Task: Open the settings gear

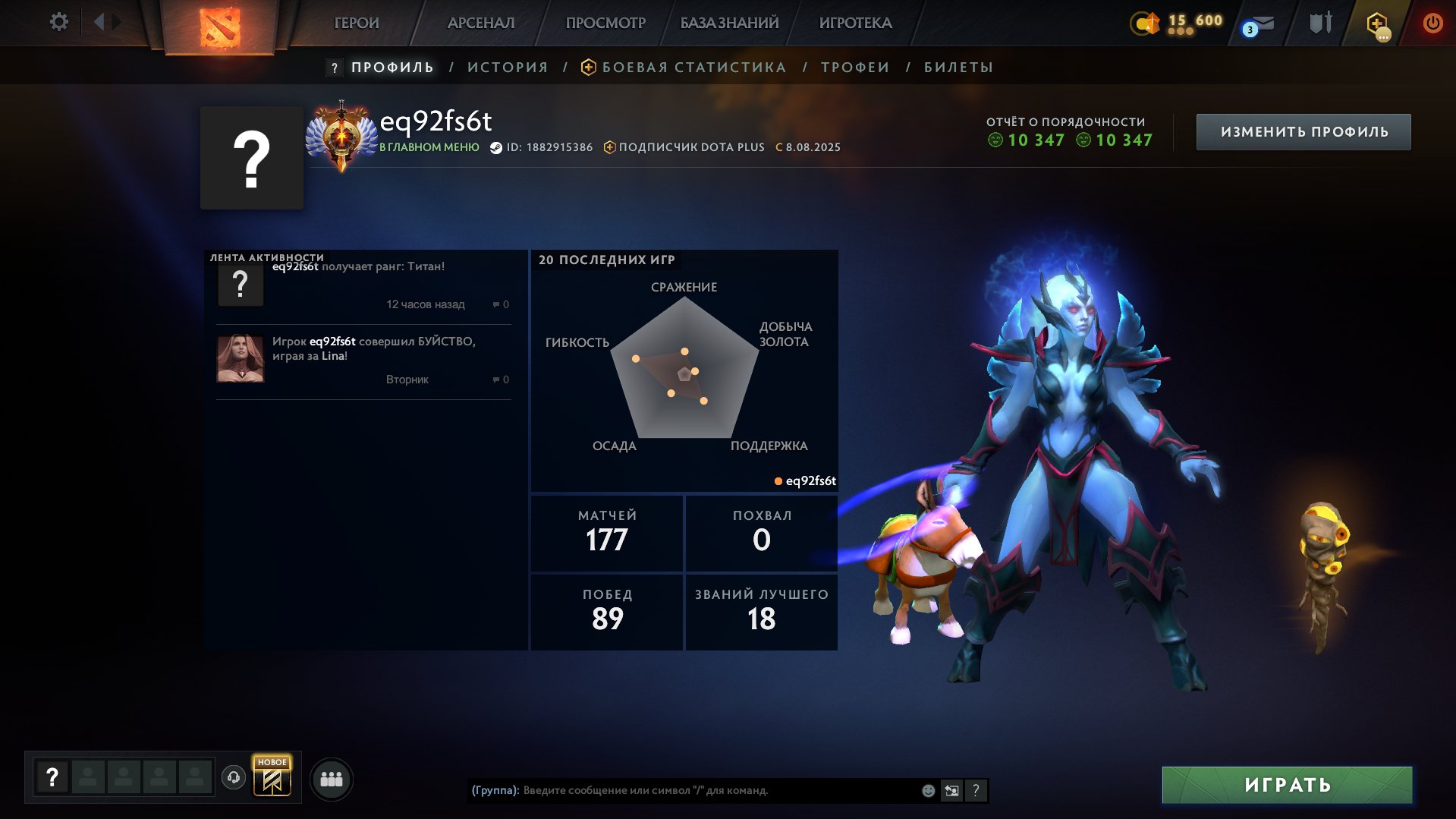Action: click(x=59, y=22)
